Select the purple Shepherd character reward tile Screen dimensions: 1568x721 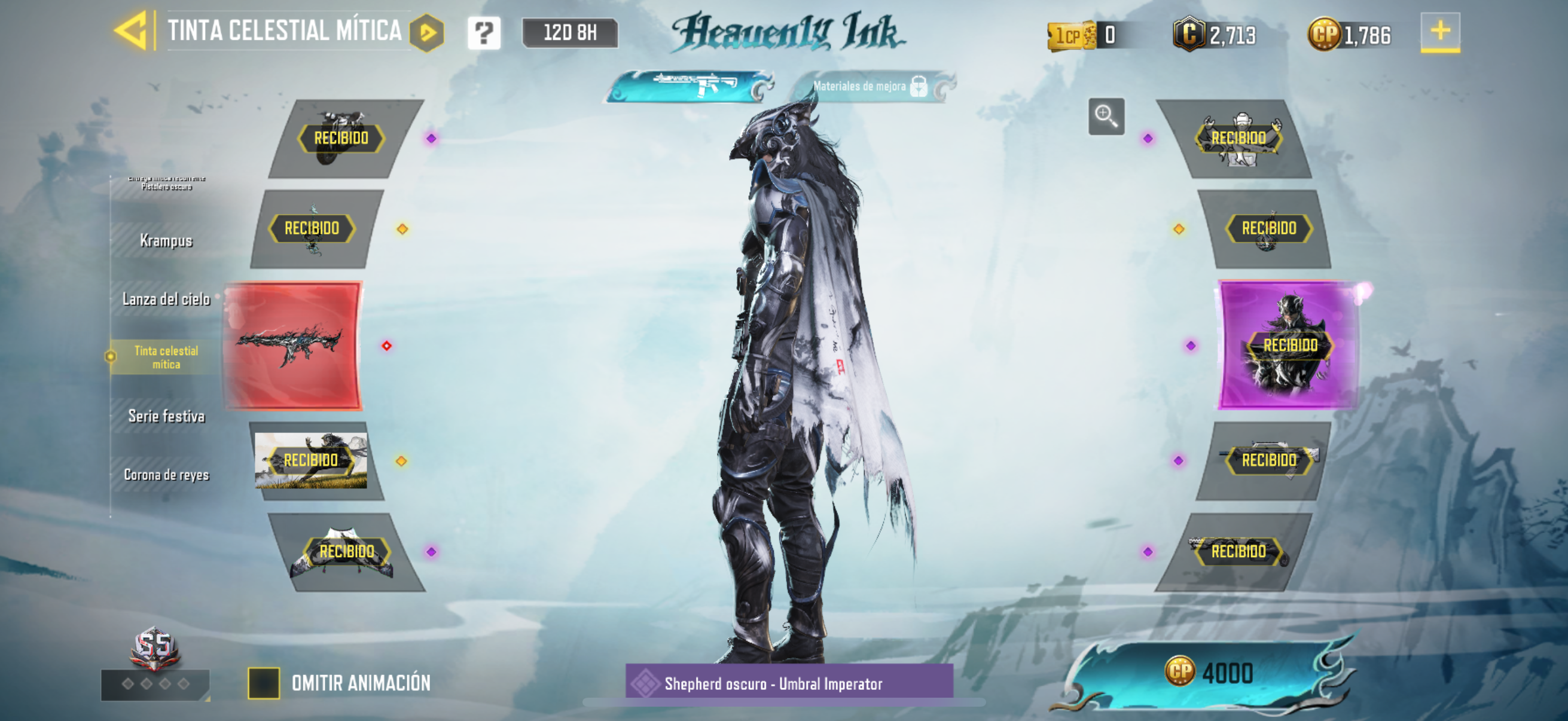(x=1289, y=344)
